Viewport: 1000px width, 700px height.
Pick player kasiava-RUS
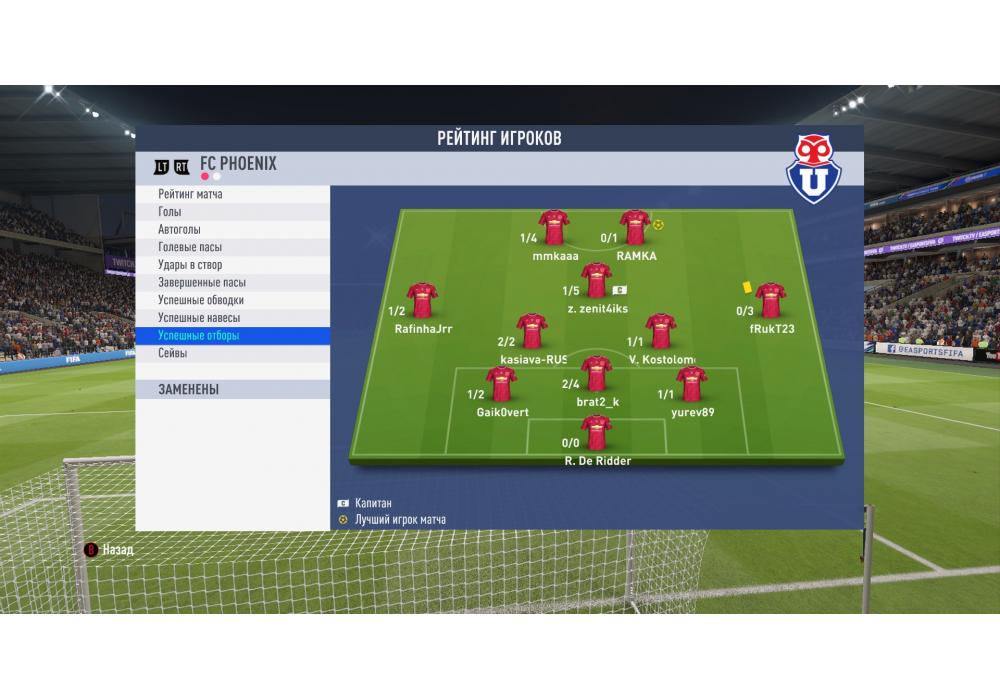pyautogui.click(x=532, y=331)
